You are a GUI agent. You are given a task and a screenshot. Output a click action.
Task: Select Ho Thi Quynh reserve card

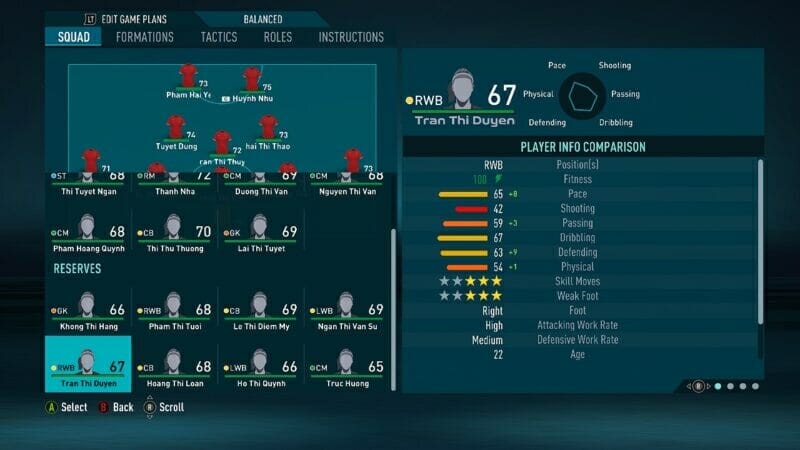pos(259,362)
